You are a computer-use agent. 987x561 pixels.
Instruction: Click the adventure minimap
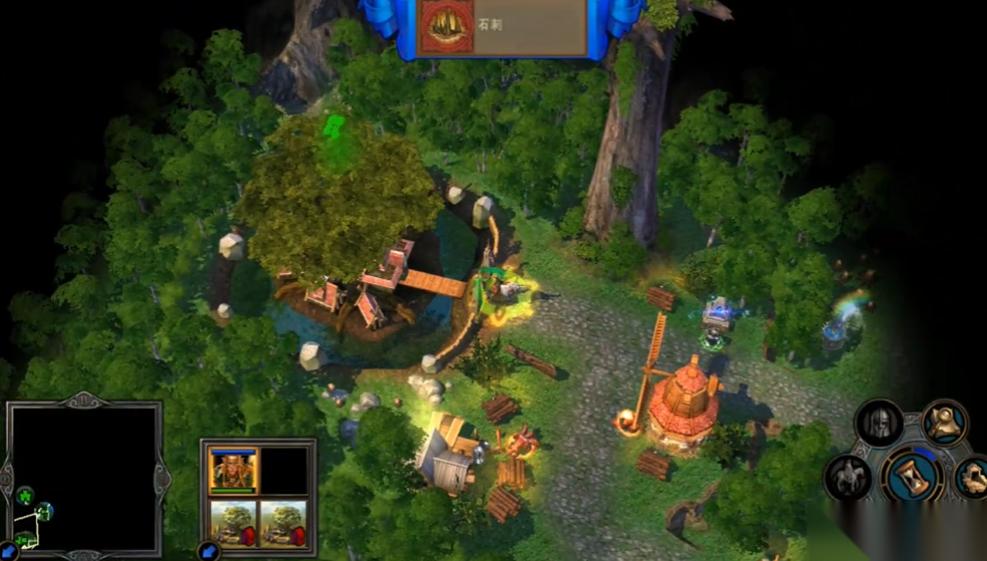point(84,476)
